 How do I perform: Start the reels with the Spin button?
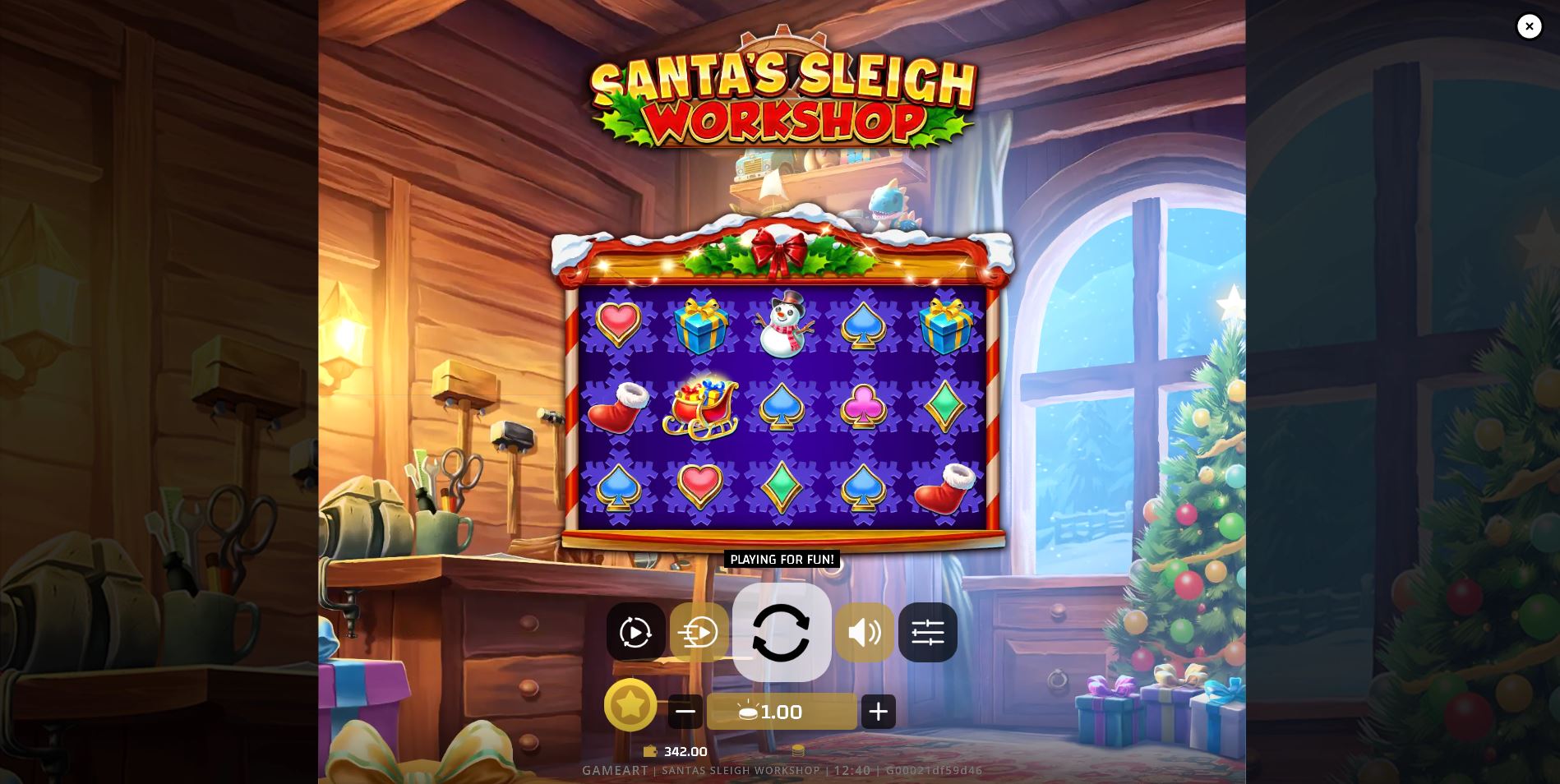(782, 632)
